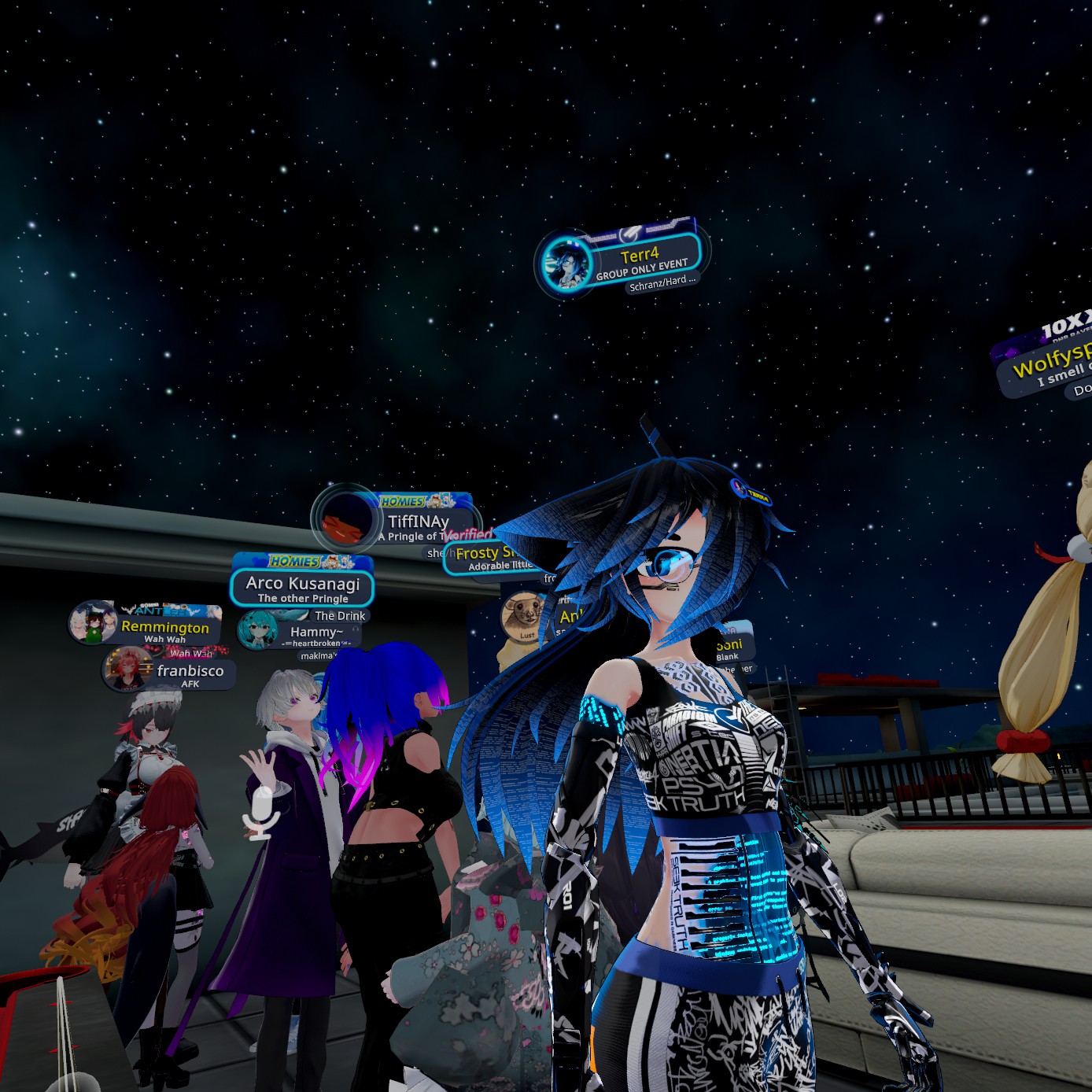Viewport: 1092px width, 1092px height.
Task: Select franbisco's AFK nameplate
Action: (x=190, y=671)
